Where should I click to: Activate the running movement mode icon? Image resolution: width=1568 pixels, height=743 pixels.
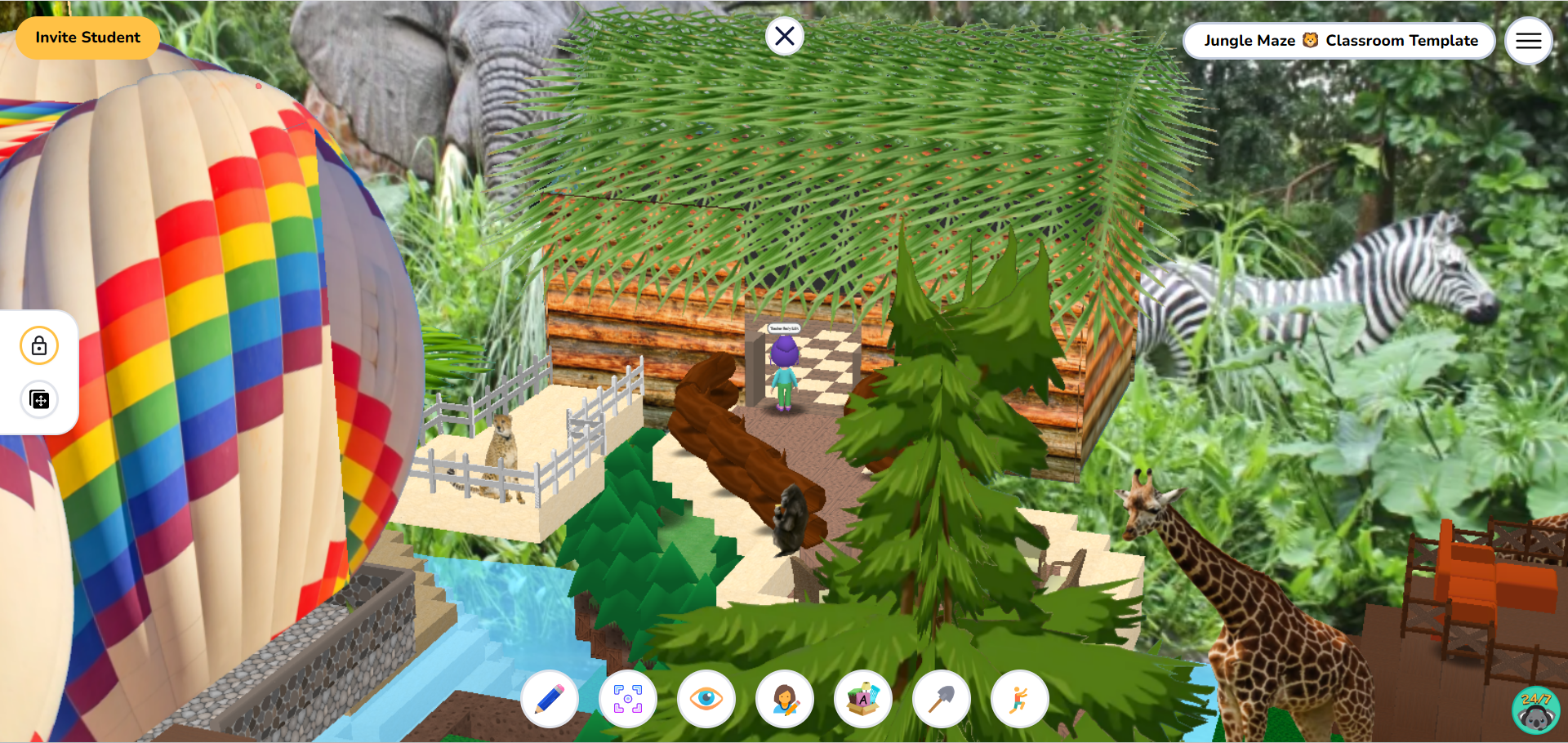[x=1020, y=699]
